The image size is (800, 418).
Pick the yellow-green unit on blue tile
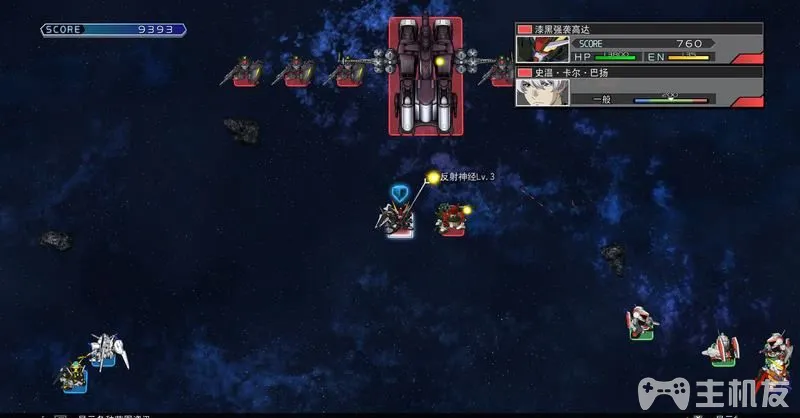[73, 376]
